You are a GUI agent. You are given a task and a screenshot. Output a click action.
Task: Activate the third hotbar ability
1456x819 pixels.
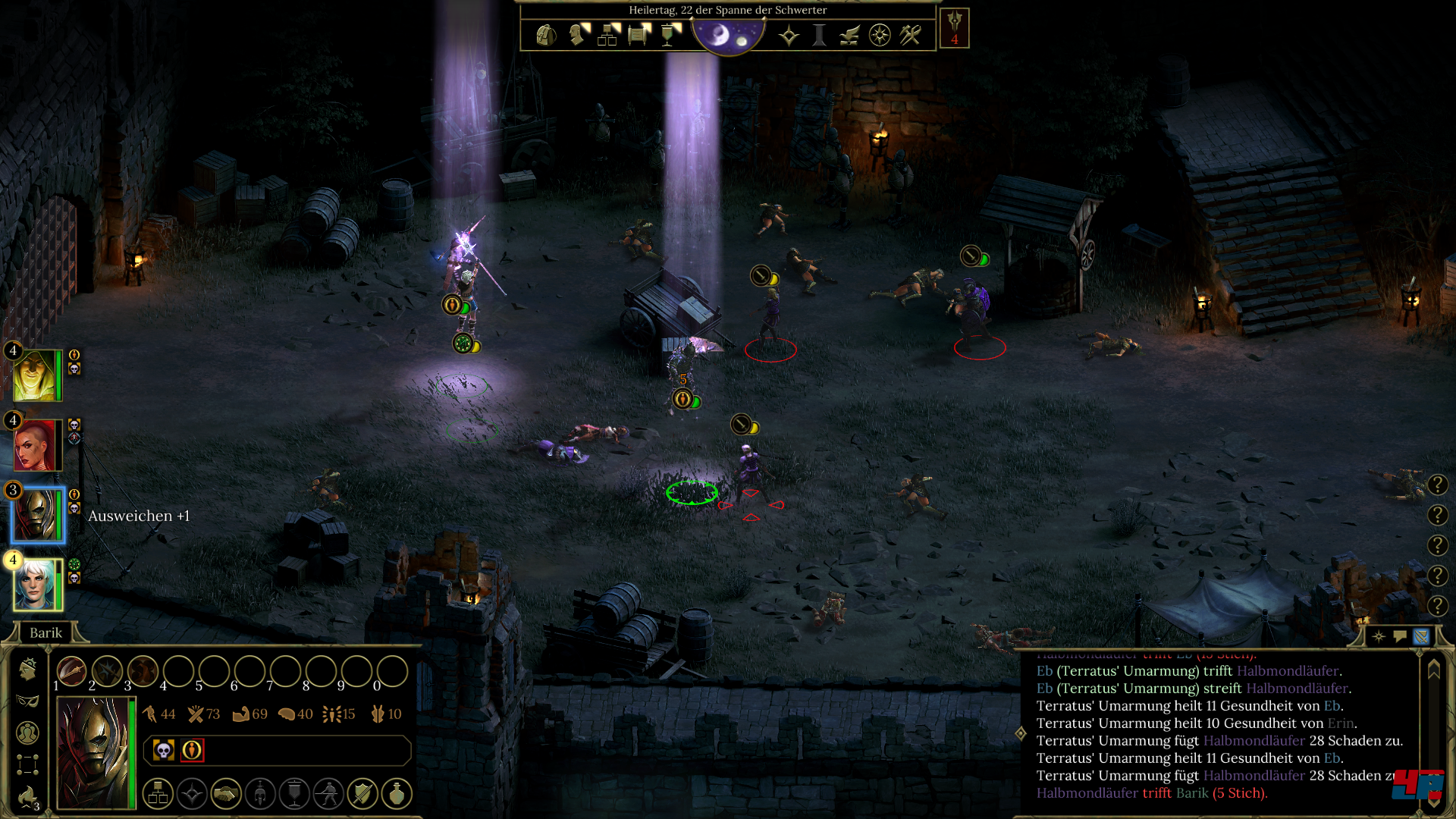tap(143, 671)
